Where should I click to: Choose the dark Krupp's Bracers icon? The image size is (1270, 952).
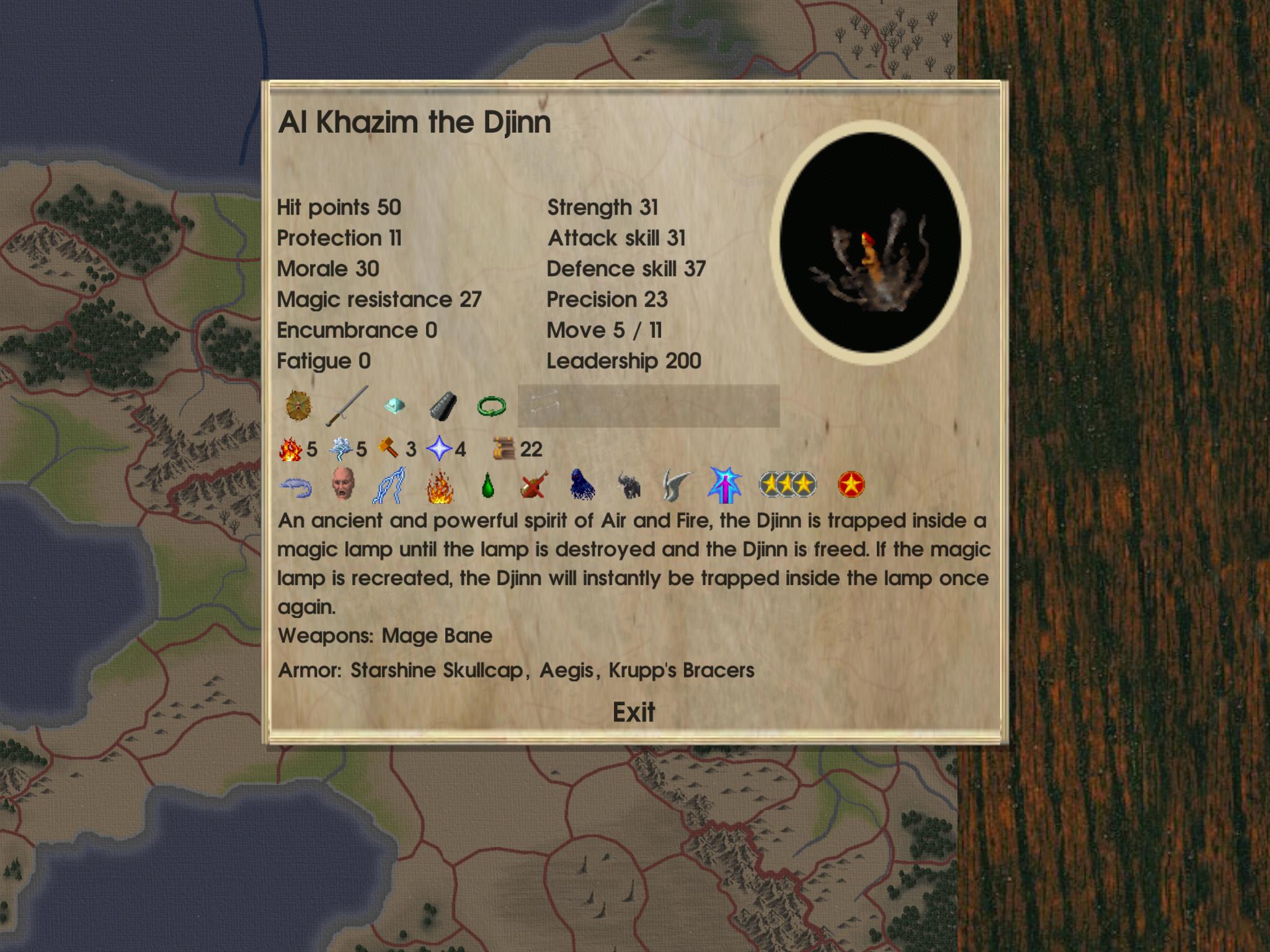443,407
